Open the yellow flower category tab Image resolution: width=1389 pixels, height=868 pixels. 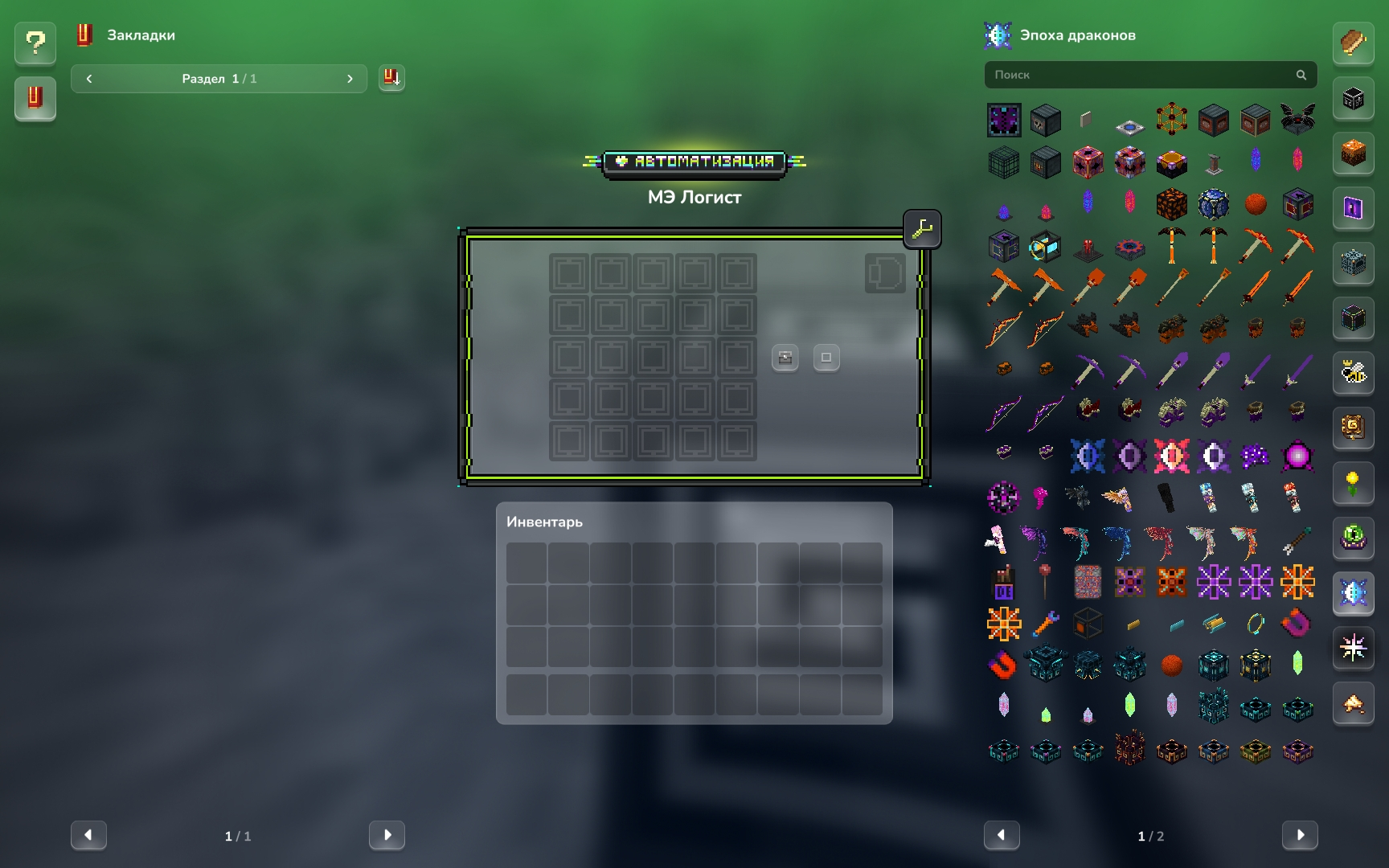(1354, 483)
